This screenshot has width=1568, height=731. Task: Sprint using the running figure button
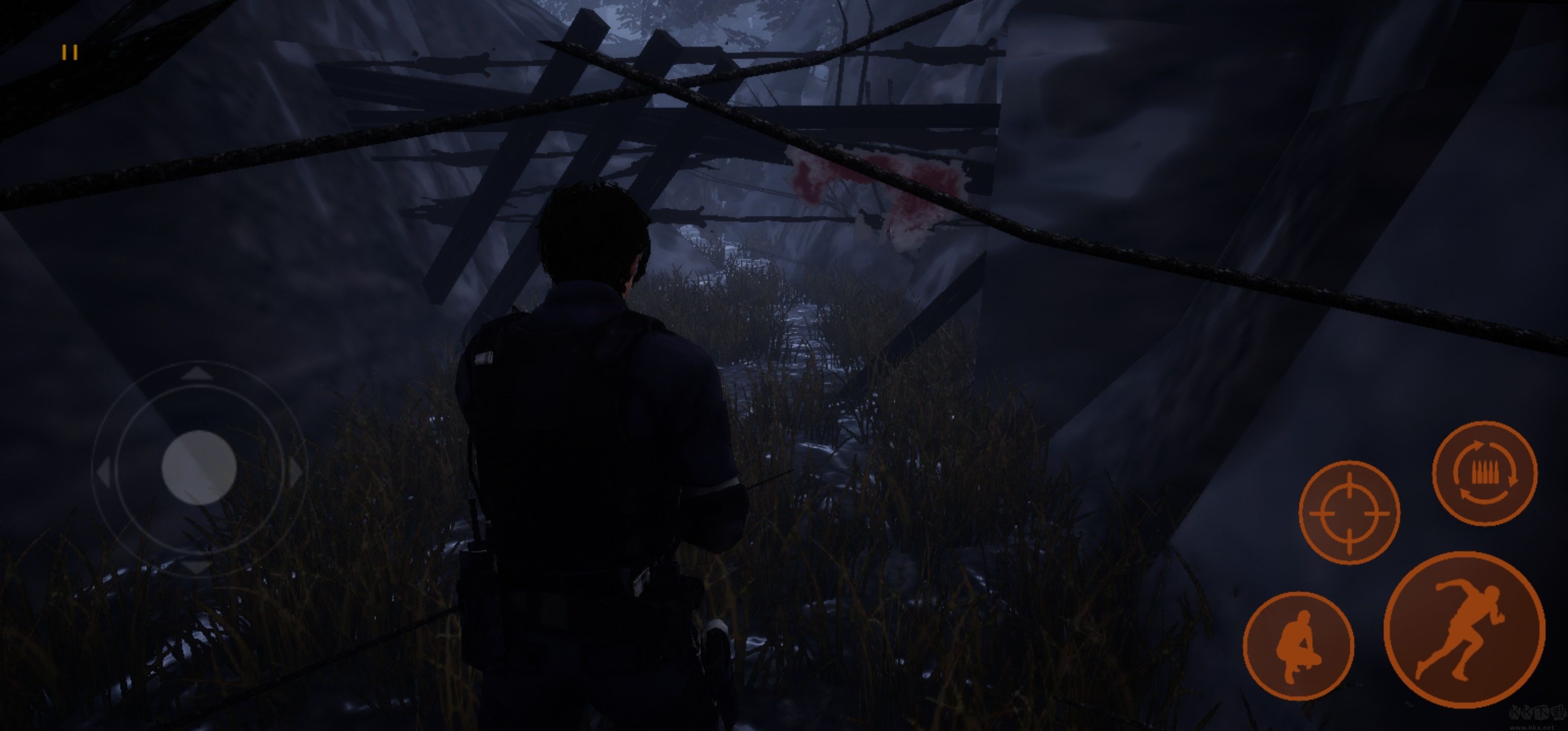1464,629
